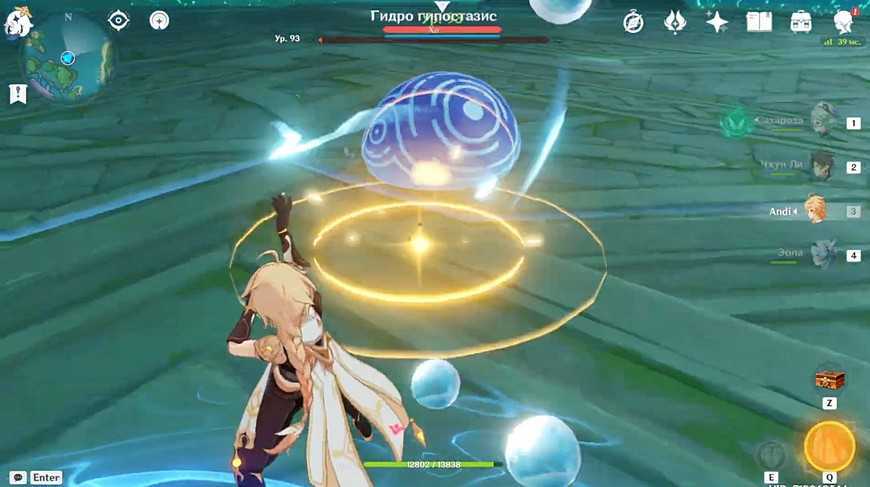This screenshot has height=487, width=870.
Task: Select the active character Andi
Action: (816, 210)
